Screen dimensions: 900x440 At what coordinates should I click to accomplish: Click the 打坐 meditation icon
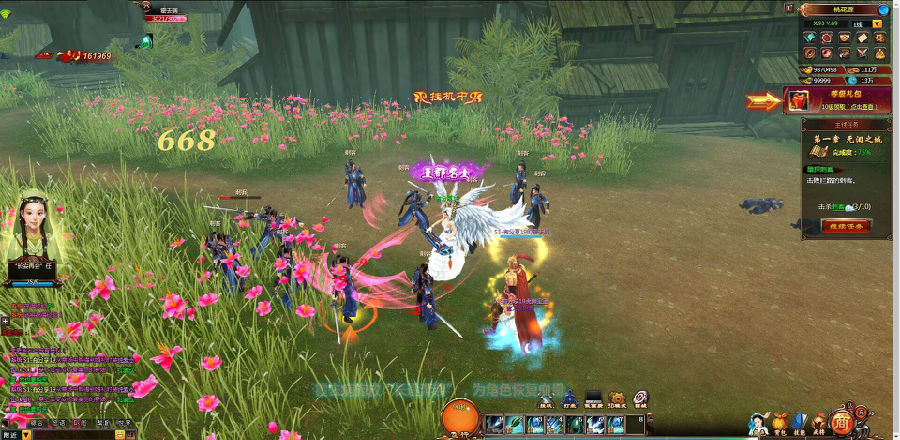pos(569,399)
